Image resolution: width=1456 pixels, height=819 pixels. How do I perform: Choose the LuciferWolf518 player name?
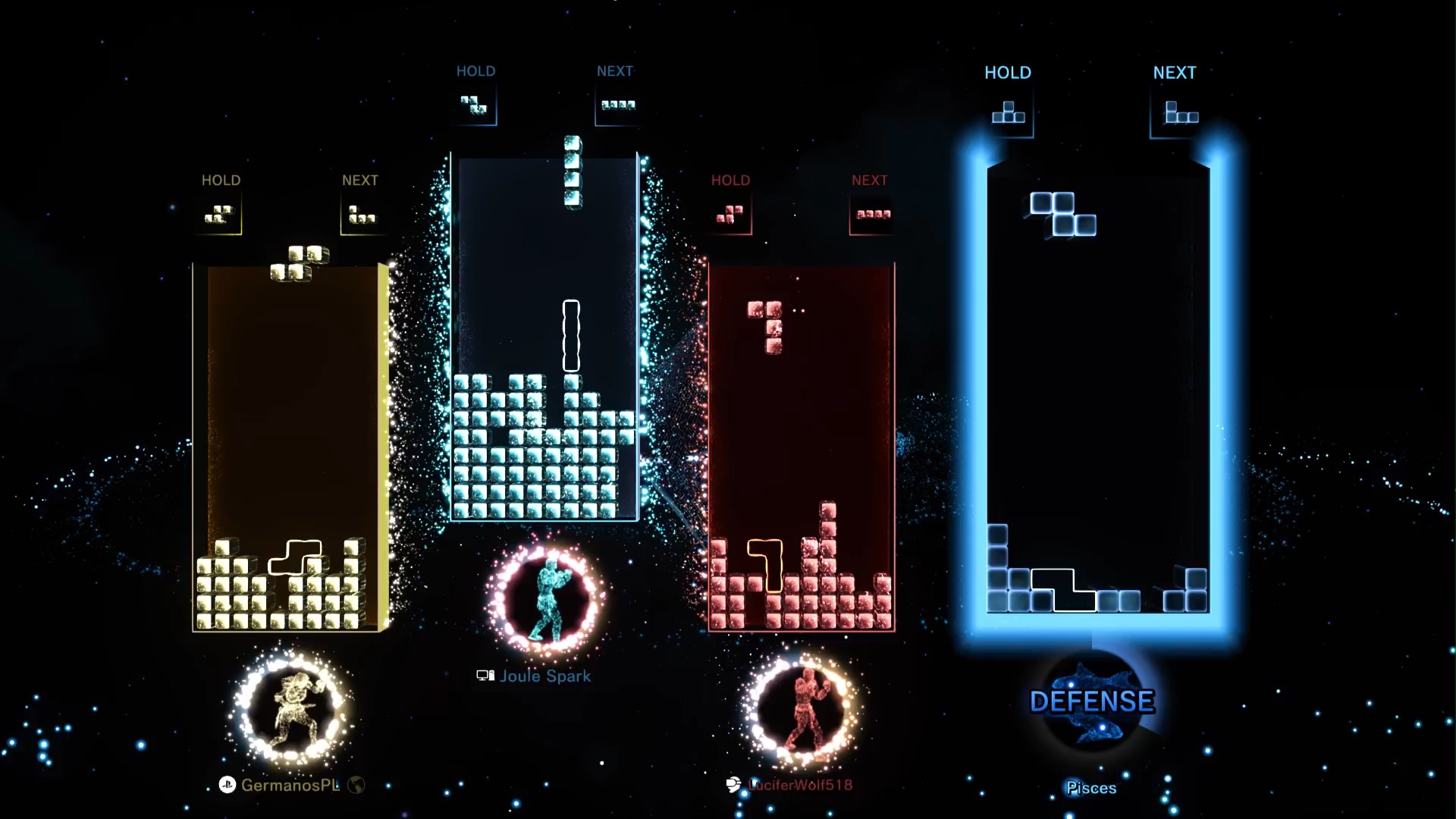[x=800, y=786]
